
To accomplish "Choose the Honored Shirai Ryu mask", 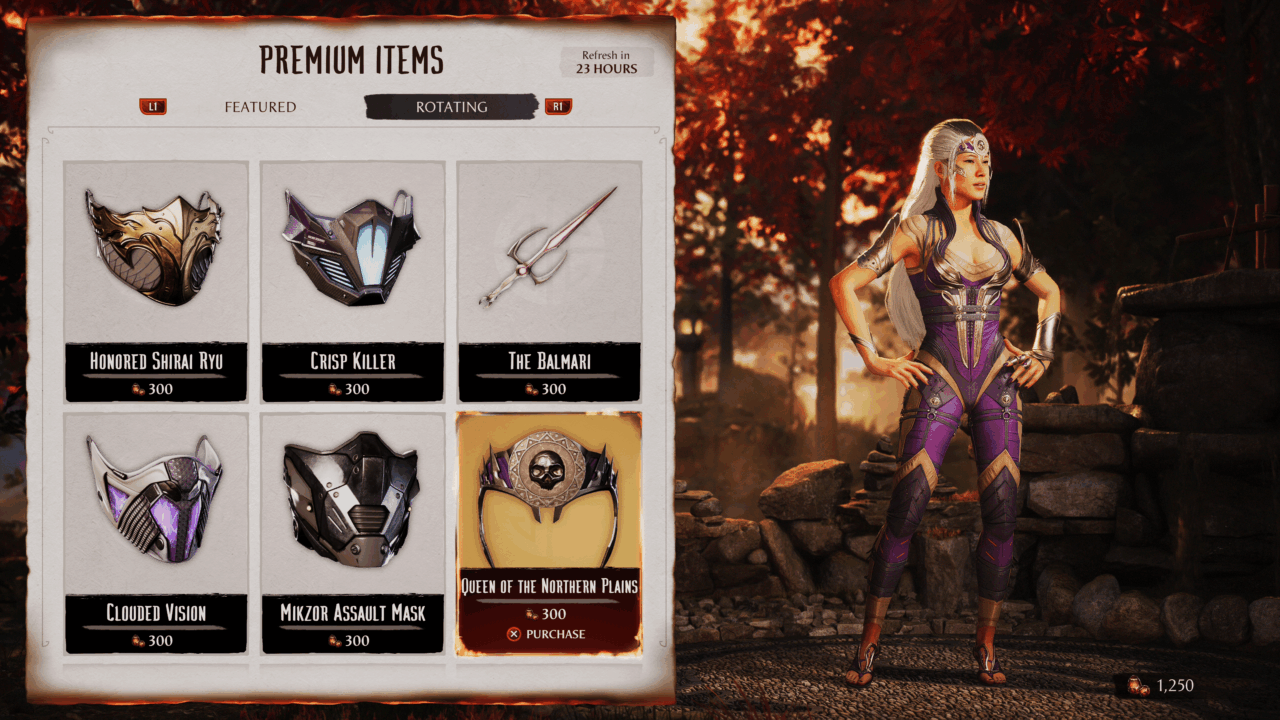I will (x=156, y=280).
